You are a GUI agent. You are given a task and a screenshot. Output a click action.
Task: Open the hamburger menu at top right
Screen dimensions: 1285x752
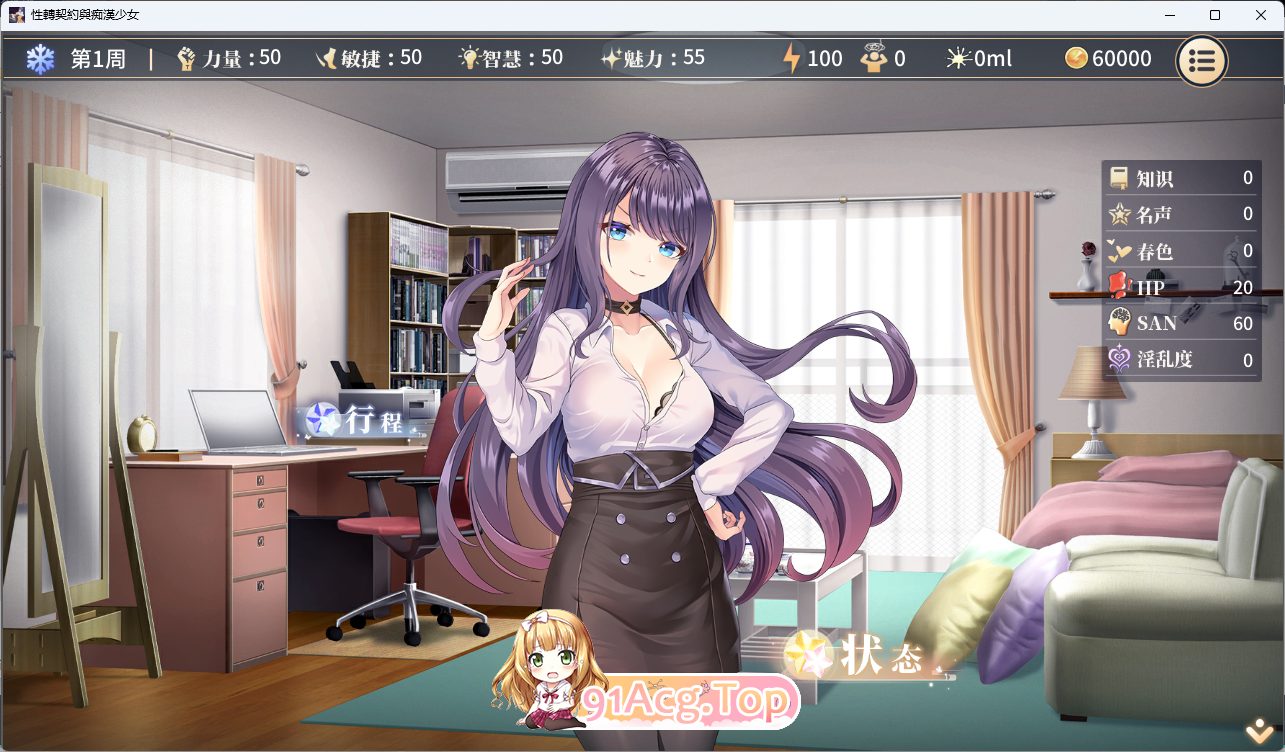tap(1201, 61)
